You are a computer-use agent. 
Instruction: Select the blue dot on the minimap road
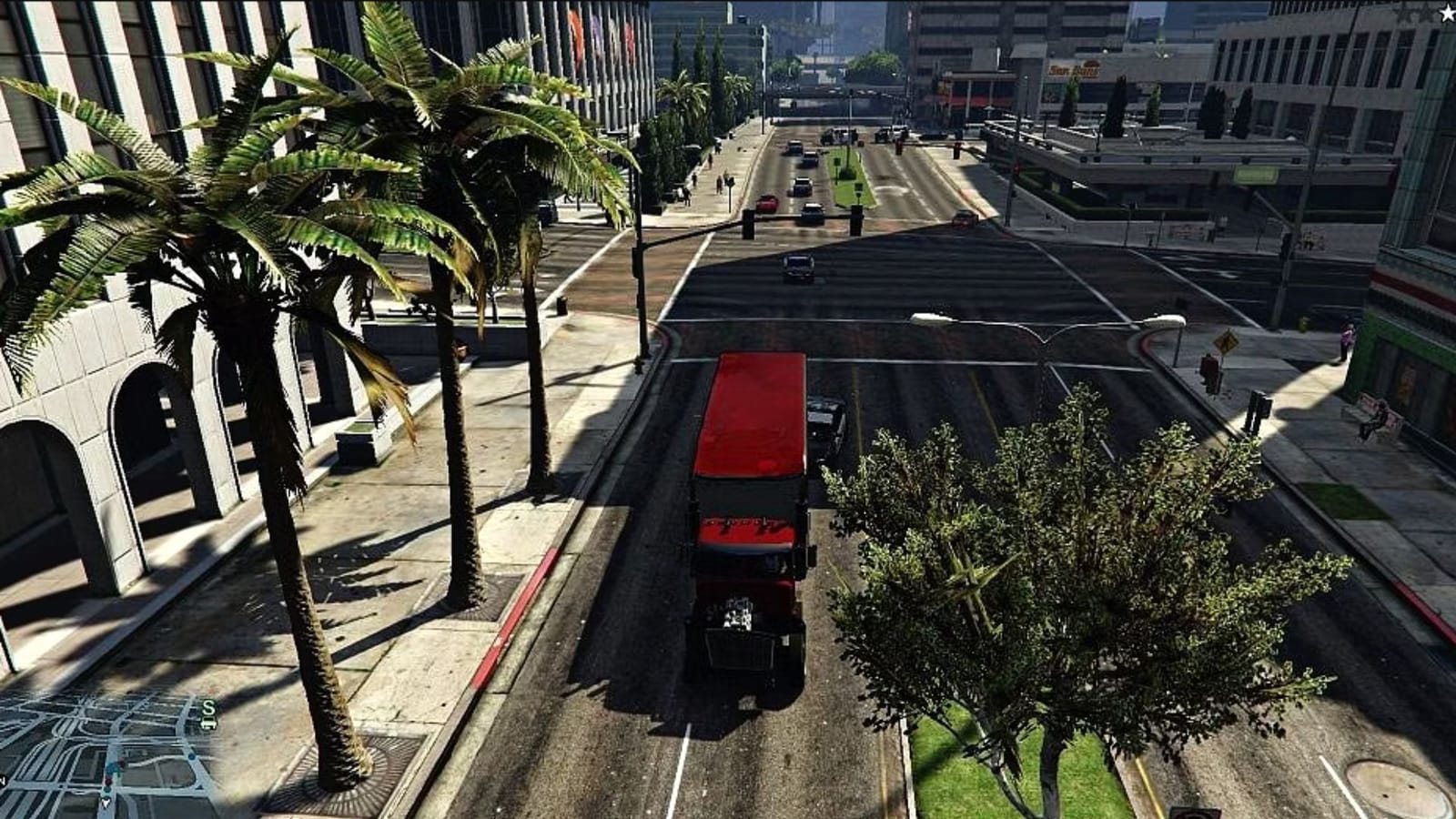pos(193,756)
